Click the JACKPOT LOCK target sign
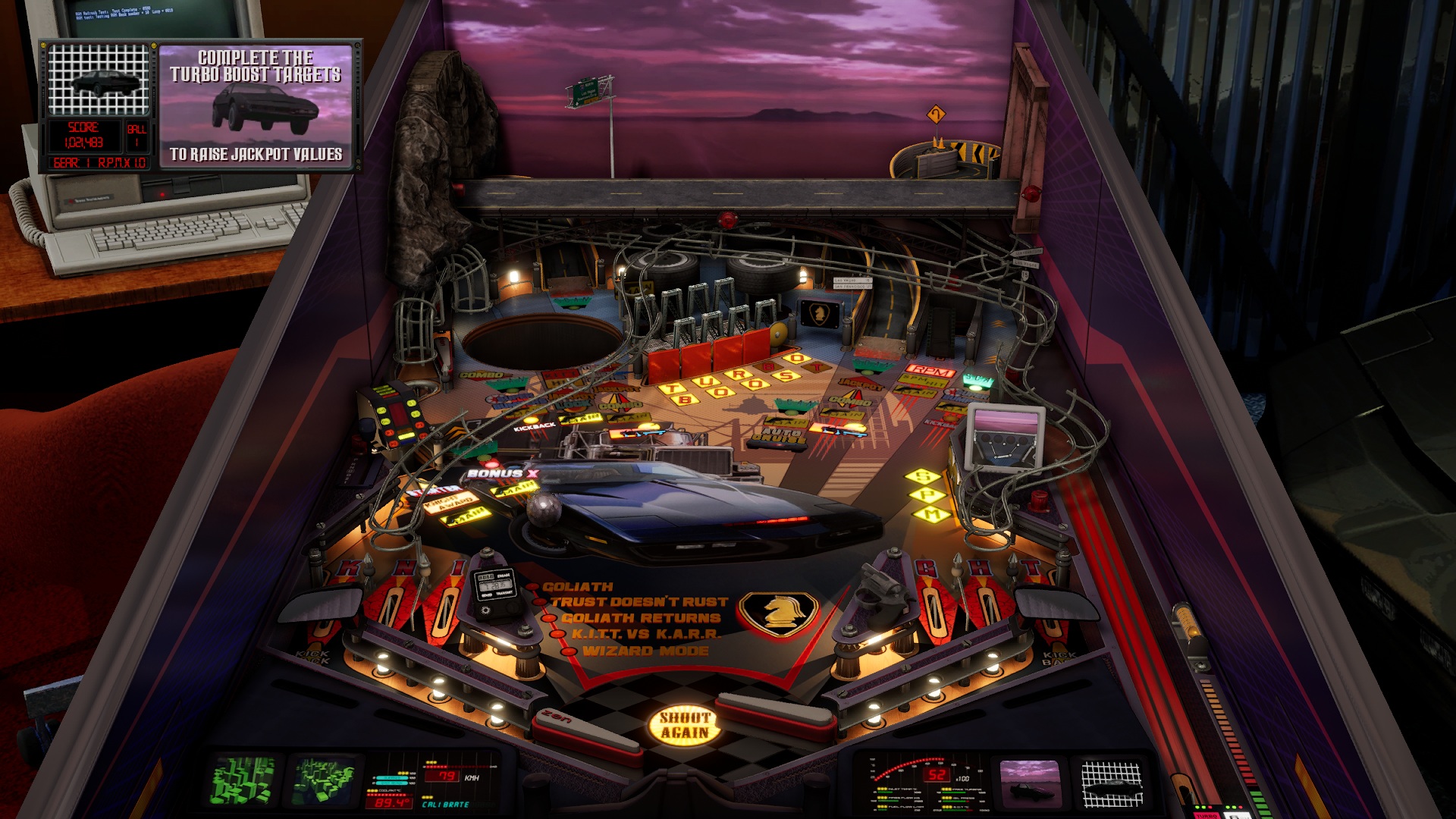Viewport: 1456px width, 819px height. pyautogui.click(x=573, y=400)
